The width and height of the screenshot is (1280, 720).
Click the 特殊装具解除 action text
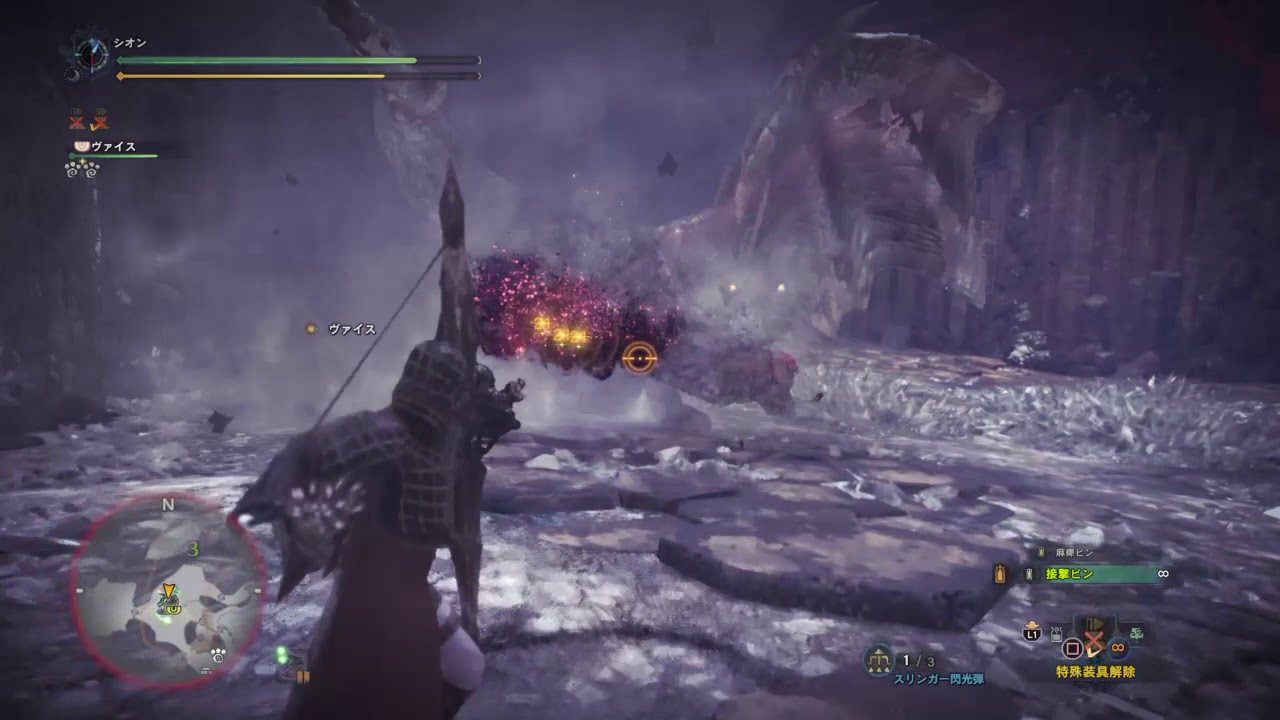1094,671
